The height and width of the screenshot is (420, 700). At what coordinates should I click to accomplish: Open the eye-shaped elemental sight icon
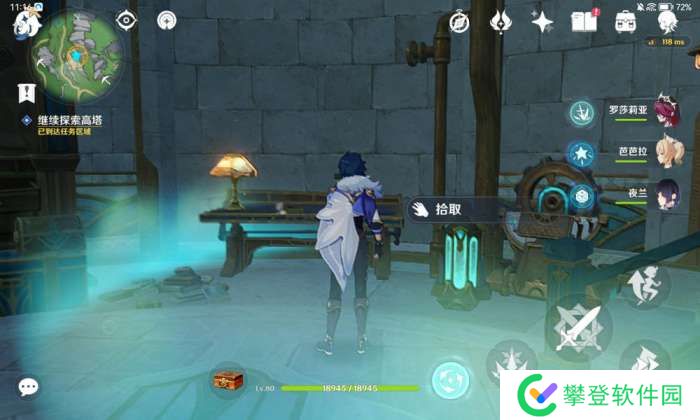126,20
